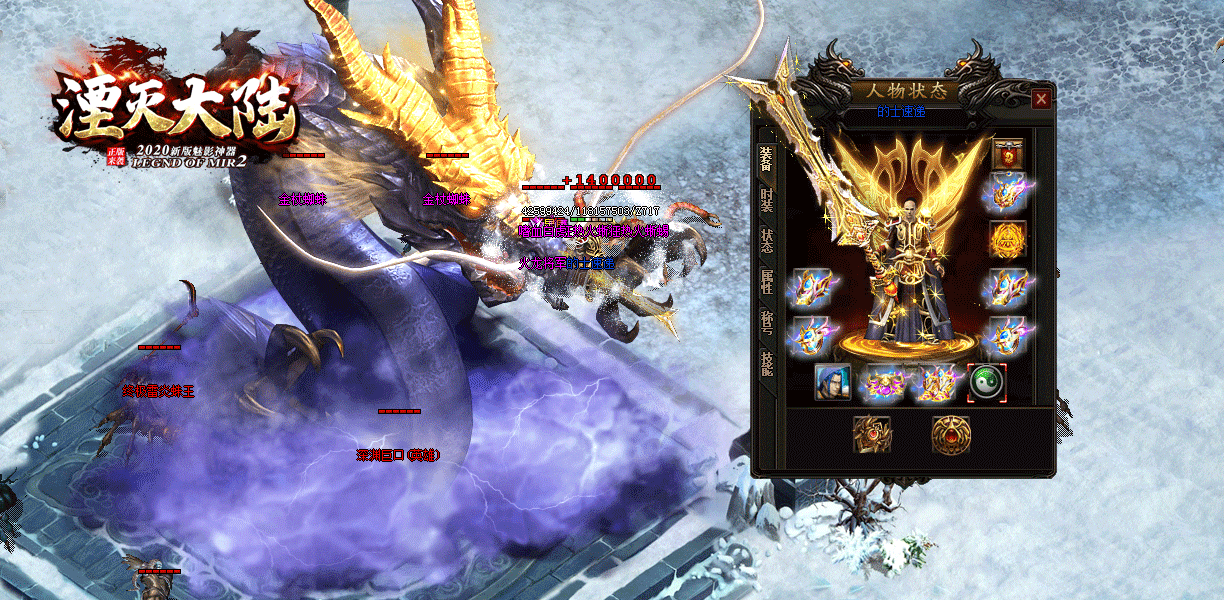
Task: Open the 称号 titles tab
Action: pos(766,322)
